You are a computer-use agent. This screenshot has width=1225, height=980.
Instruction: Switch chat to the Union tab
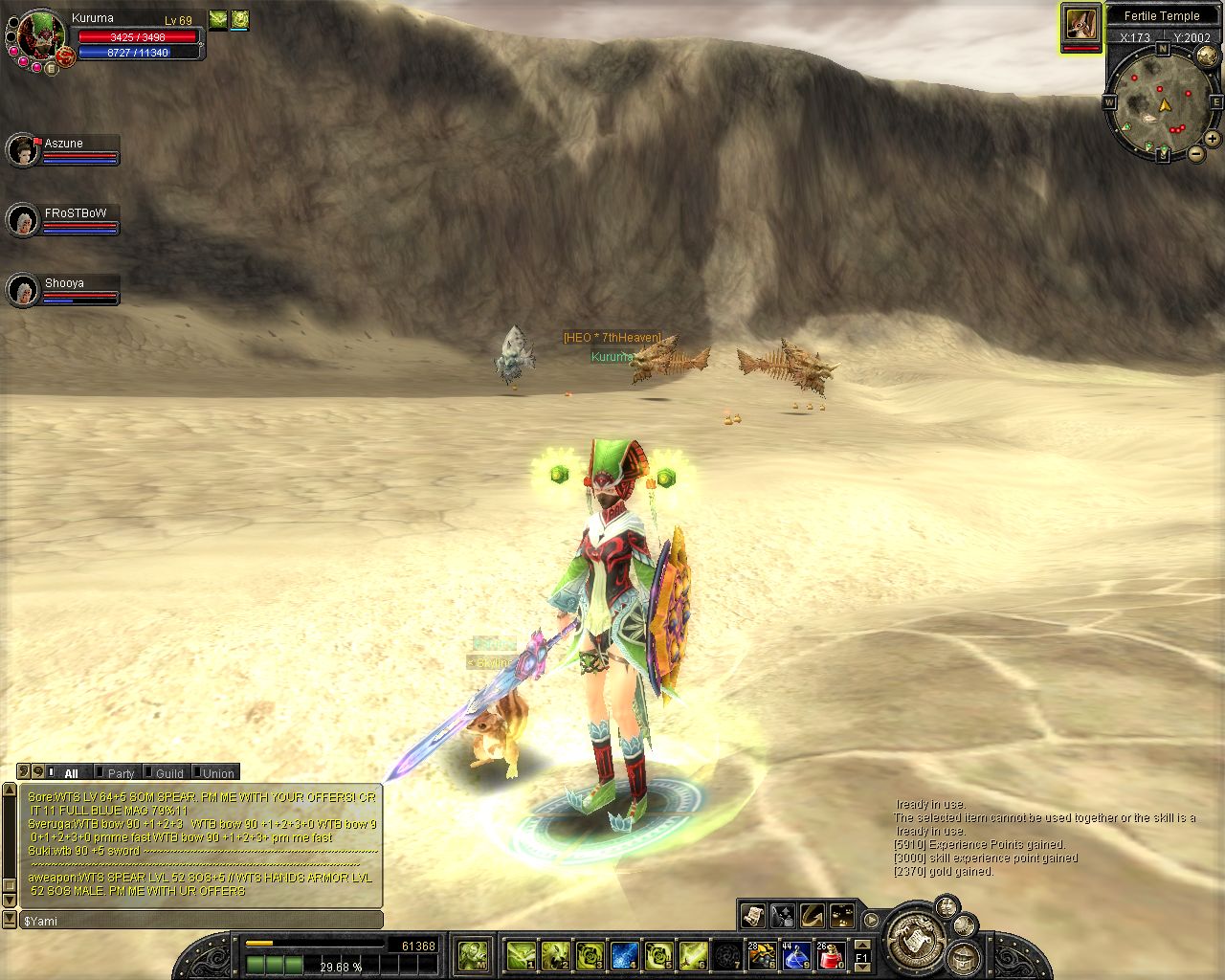click(x=217, y=773)
